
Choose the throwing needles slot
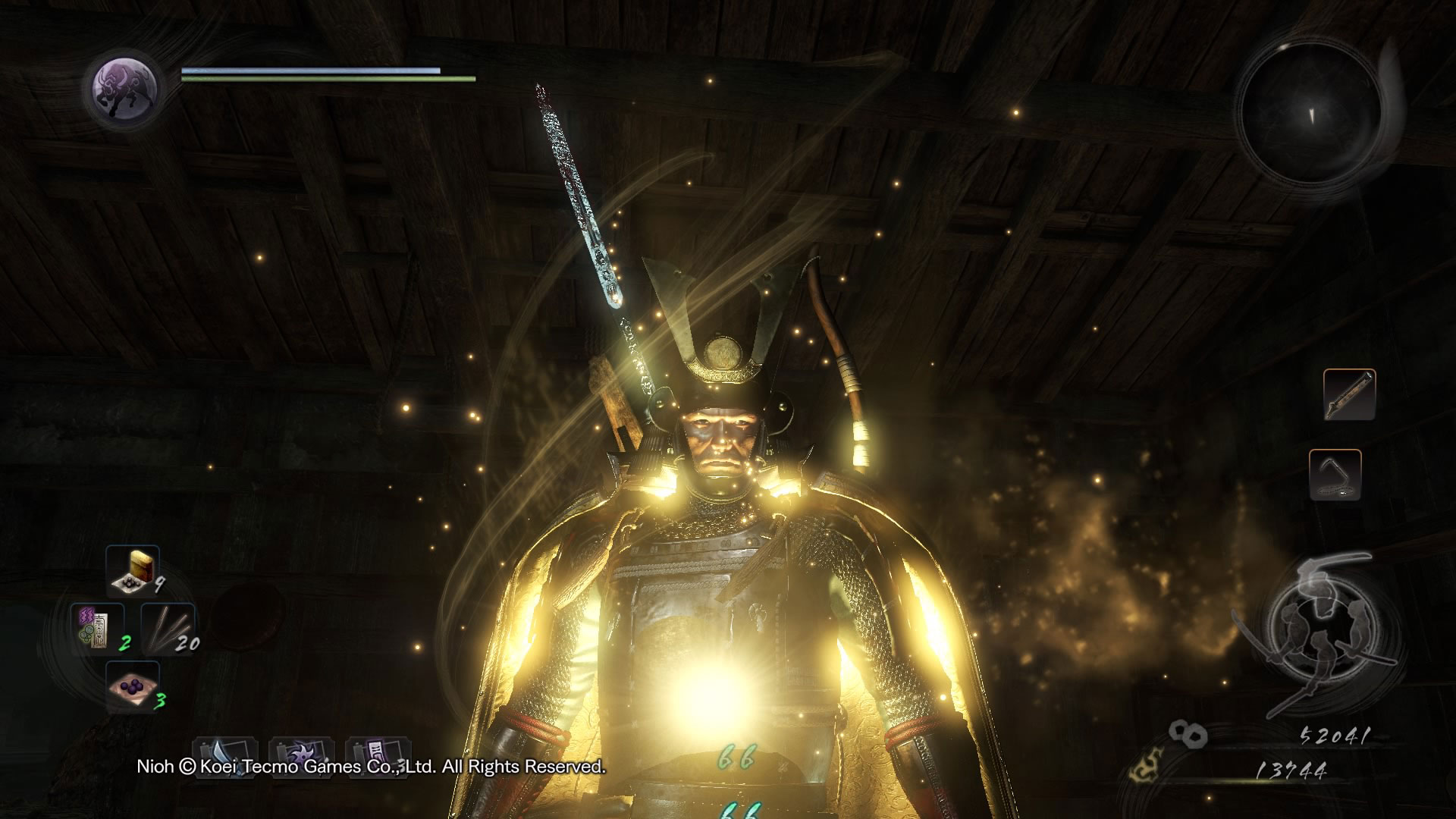point(168,629)
